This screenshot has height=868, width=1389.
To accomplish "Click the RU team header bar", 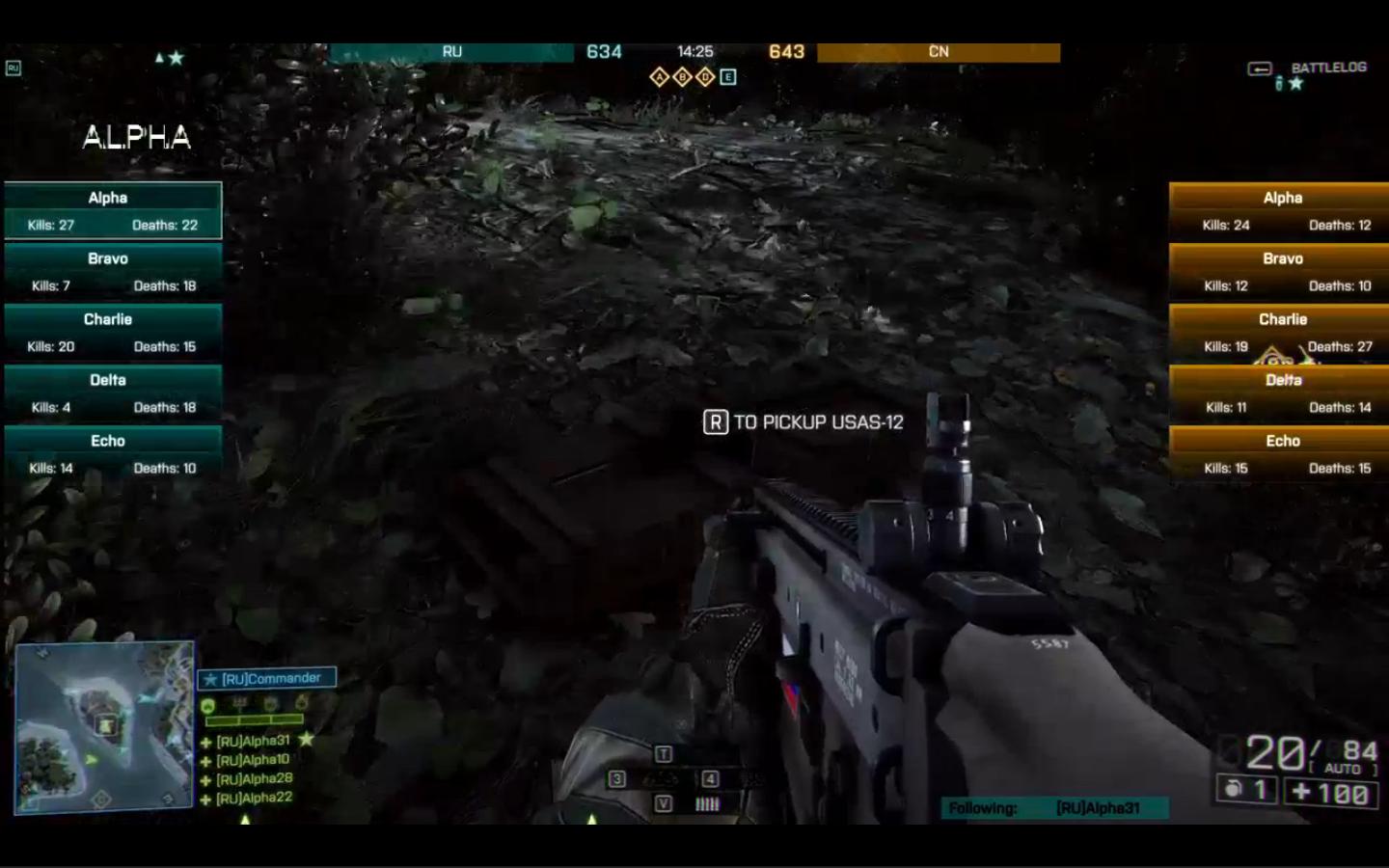I will click(x=451, y=52).
